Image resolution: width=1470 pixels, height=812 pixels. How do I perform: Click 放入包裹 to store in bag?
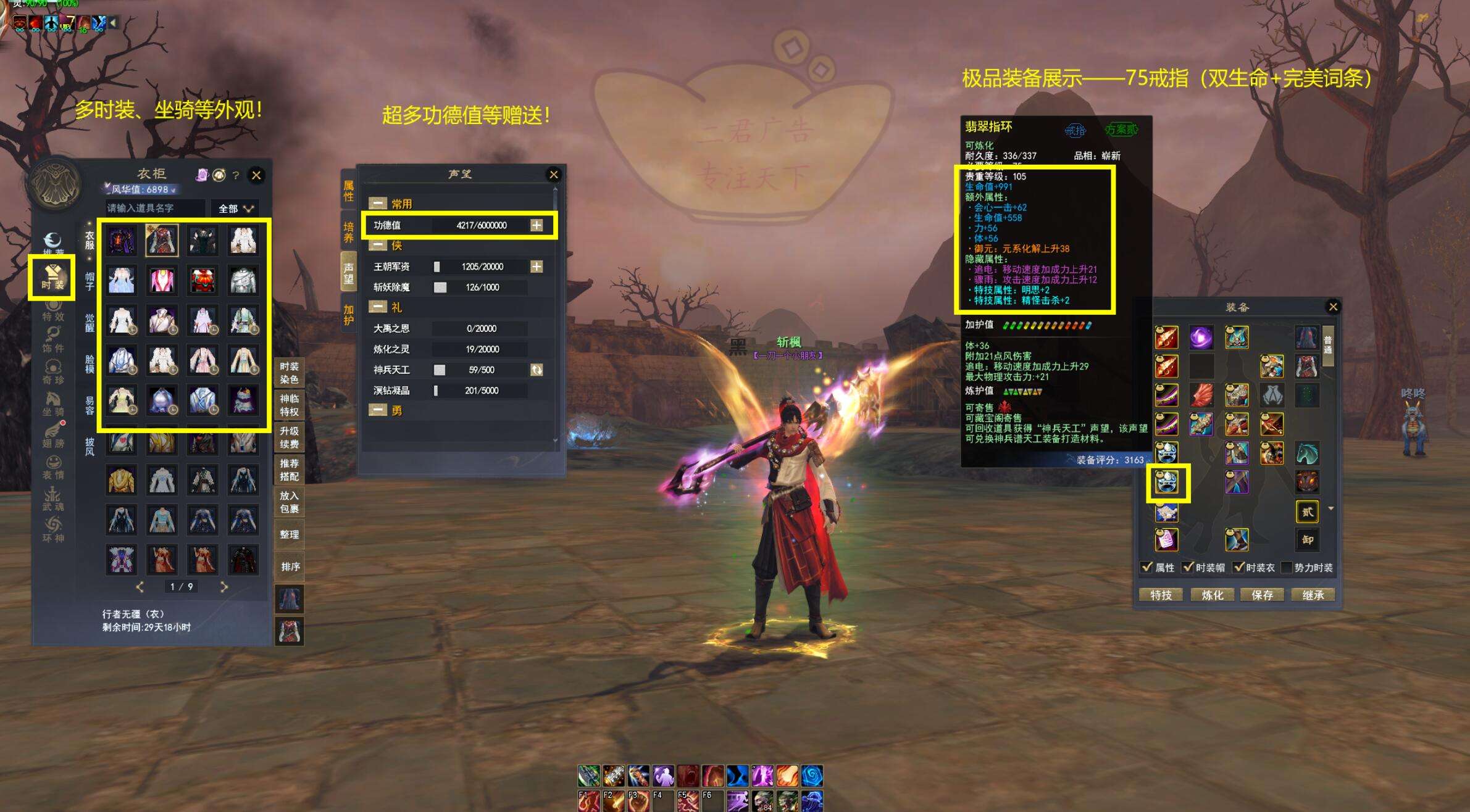[x=289, y=502]
